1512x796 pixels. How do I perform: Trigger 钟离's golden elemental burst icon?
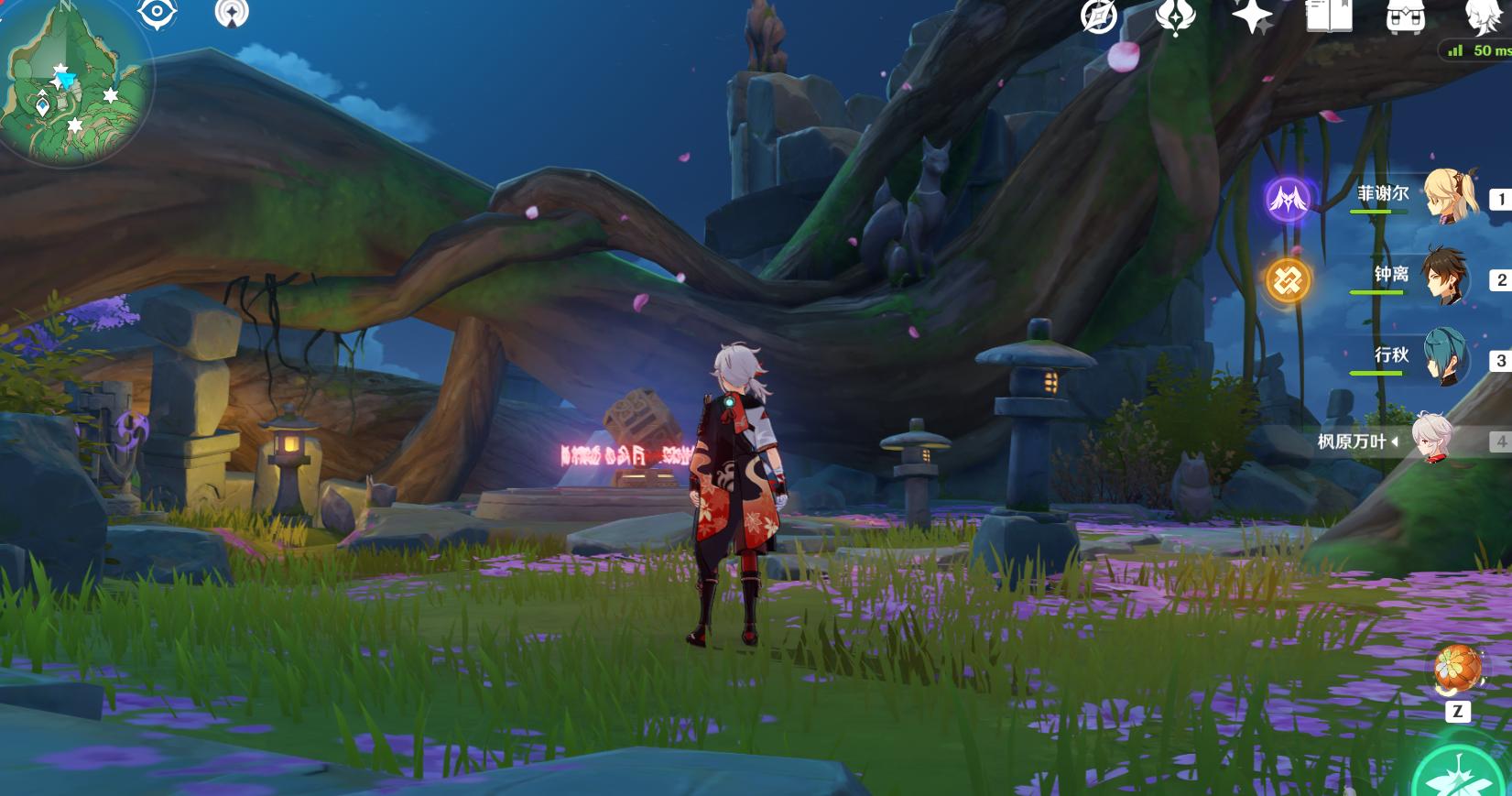pos(1288,279)
